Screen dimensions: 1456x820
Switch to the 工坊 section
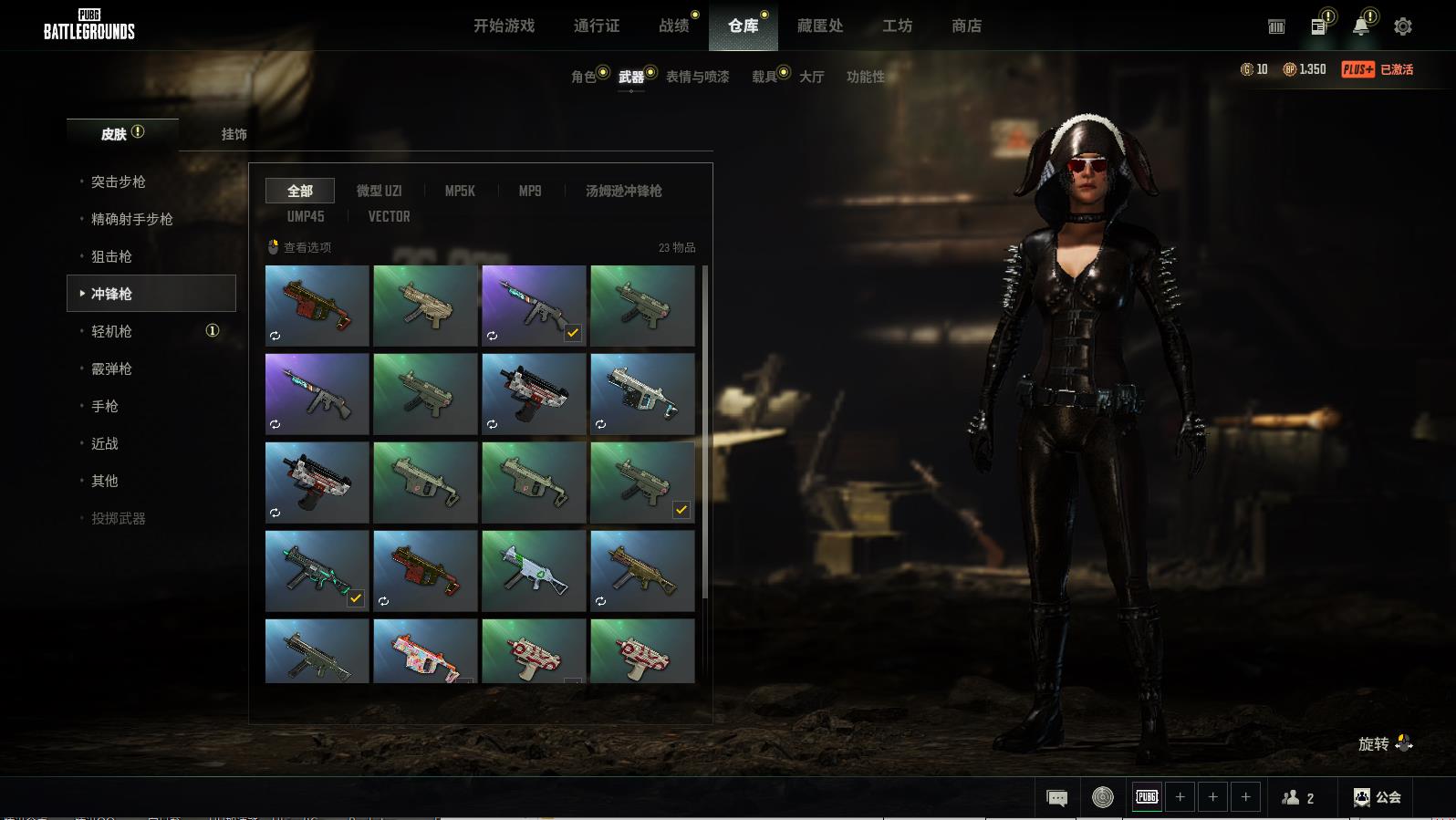(897, 26)
